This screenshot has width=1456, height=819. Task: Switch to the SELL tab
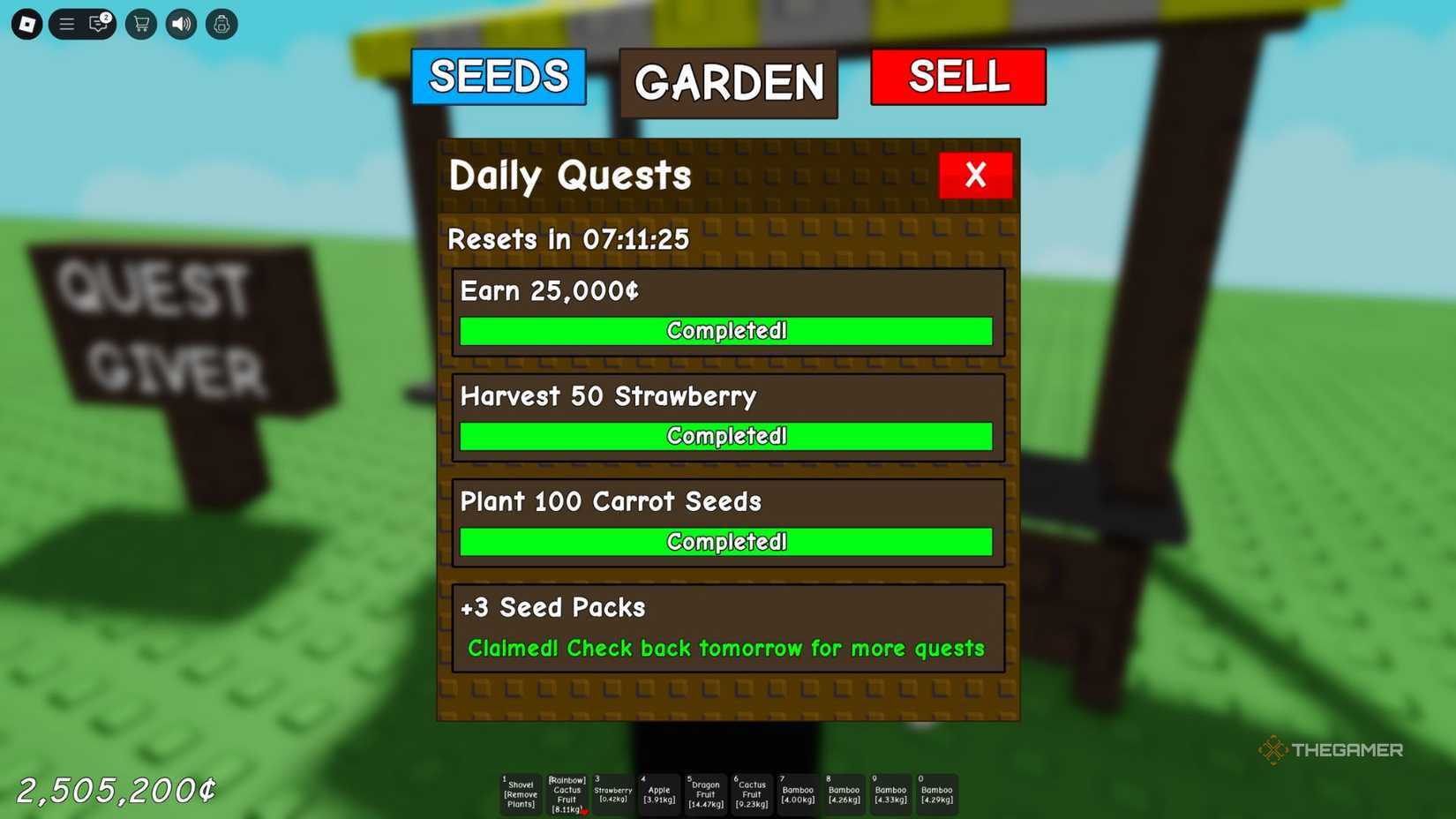click(958, 78)
